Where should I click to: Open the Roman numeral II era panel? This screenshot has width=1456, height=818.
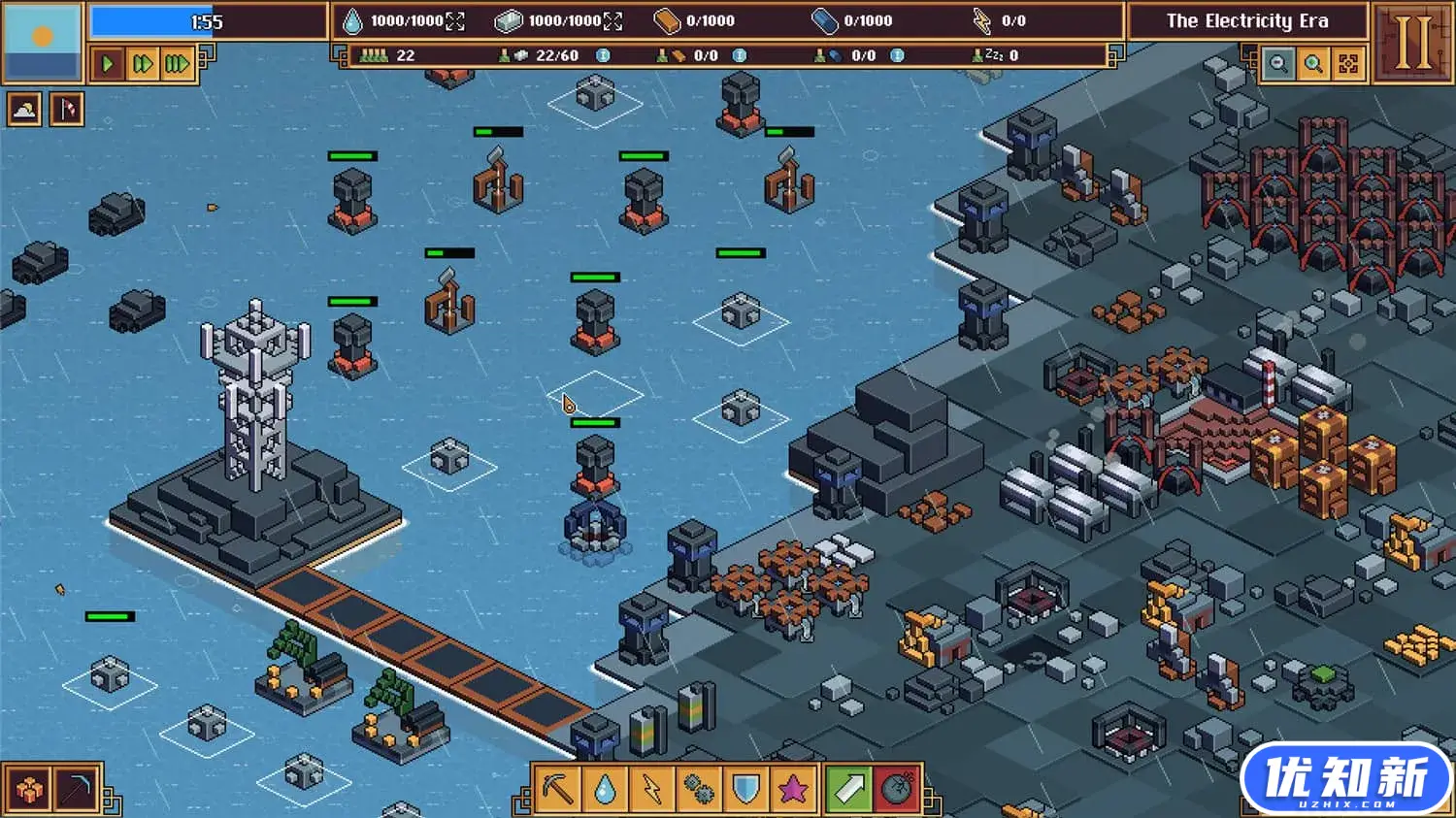point(1412,43)
